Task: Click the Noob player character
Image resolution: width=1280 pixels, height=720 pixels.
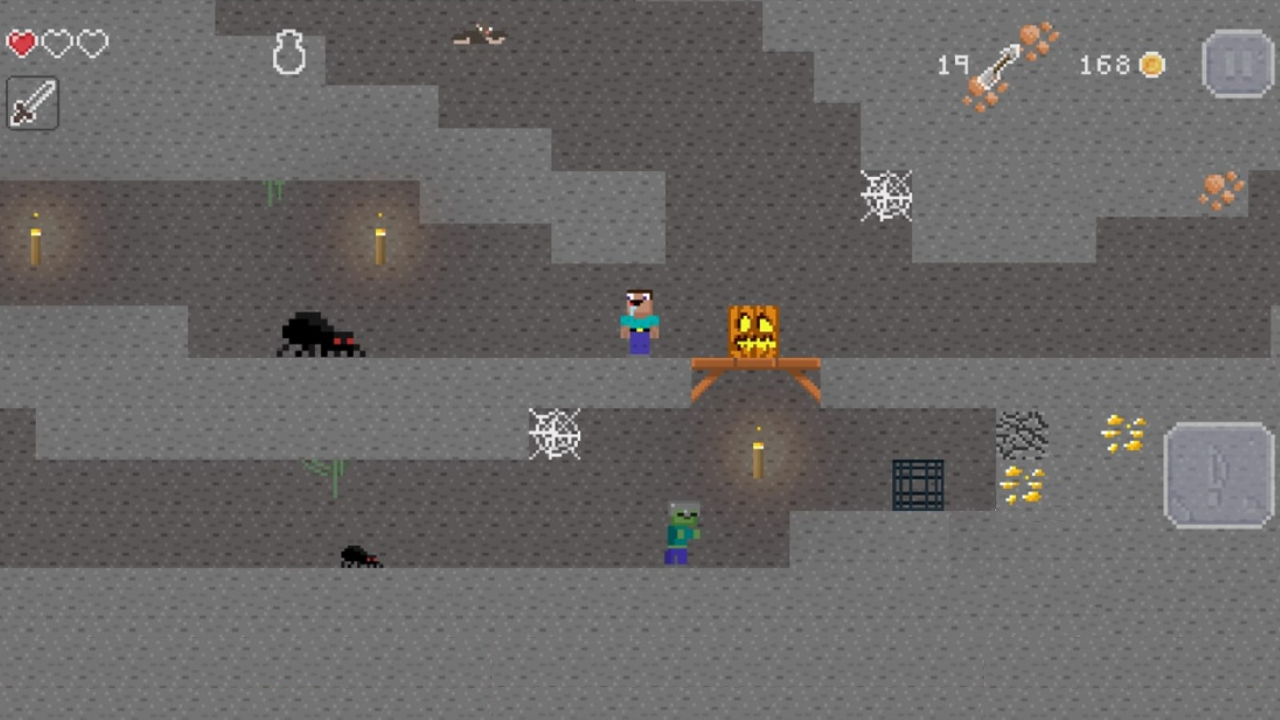Action: pos(638,320)
